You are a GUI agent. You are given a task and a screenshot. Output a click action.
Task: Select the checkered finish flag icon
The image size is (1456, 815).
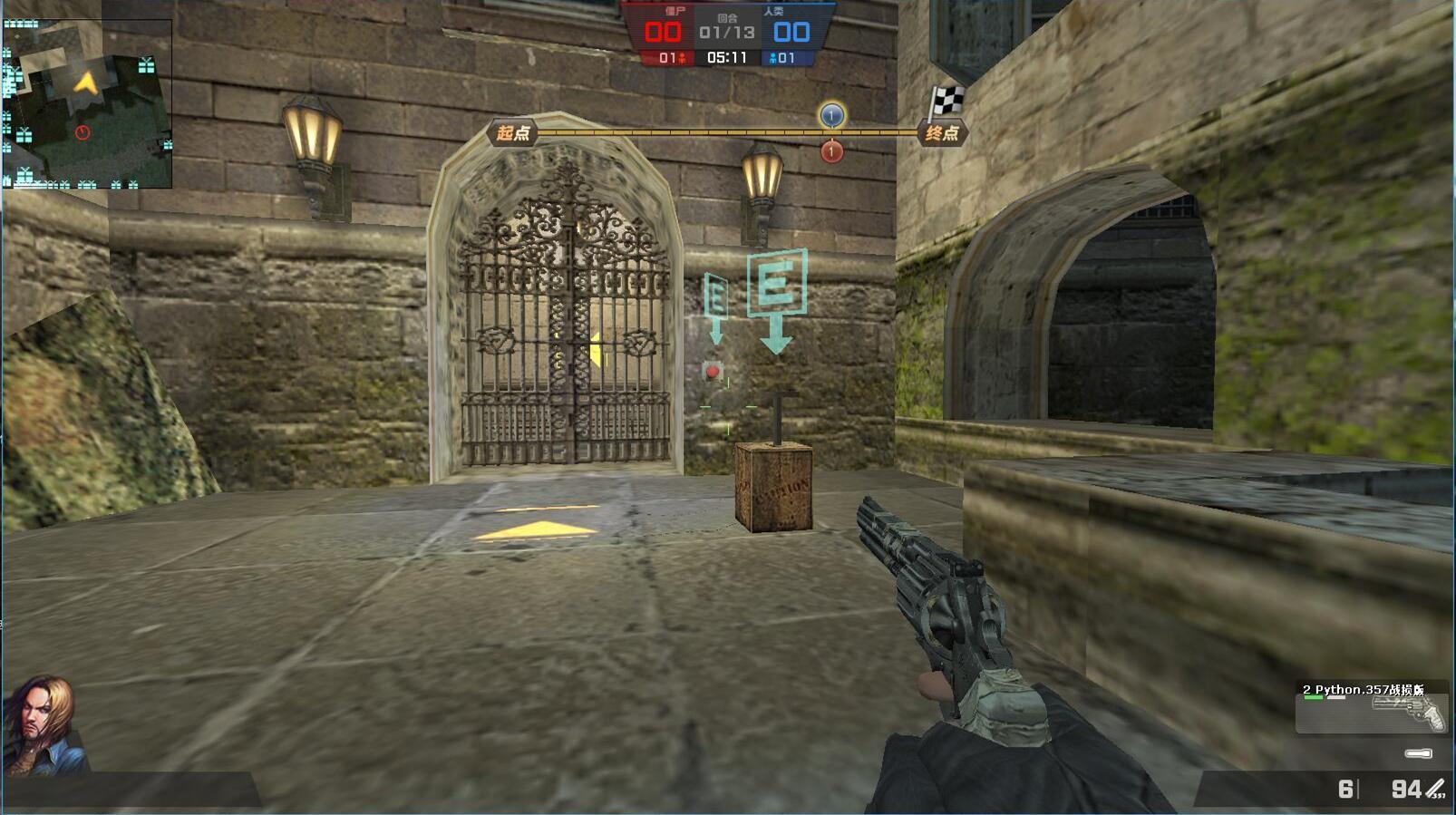coord(946,101)
